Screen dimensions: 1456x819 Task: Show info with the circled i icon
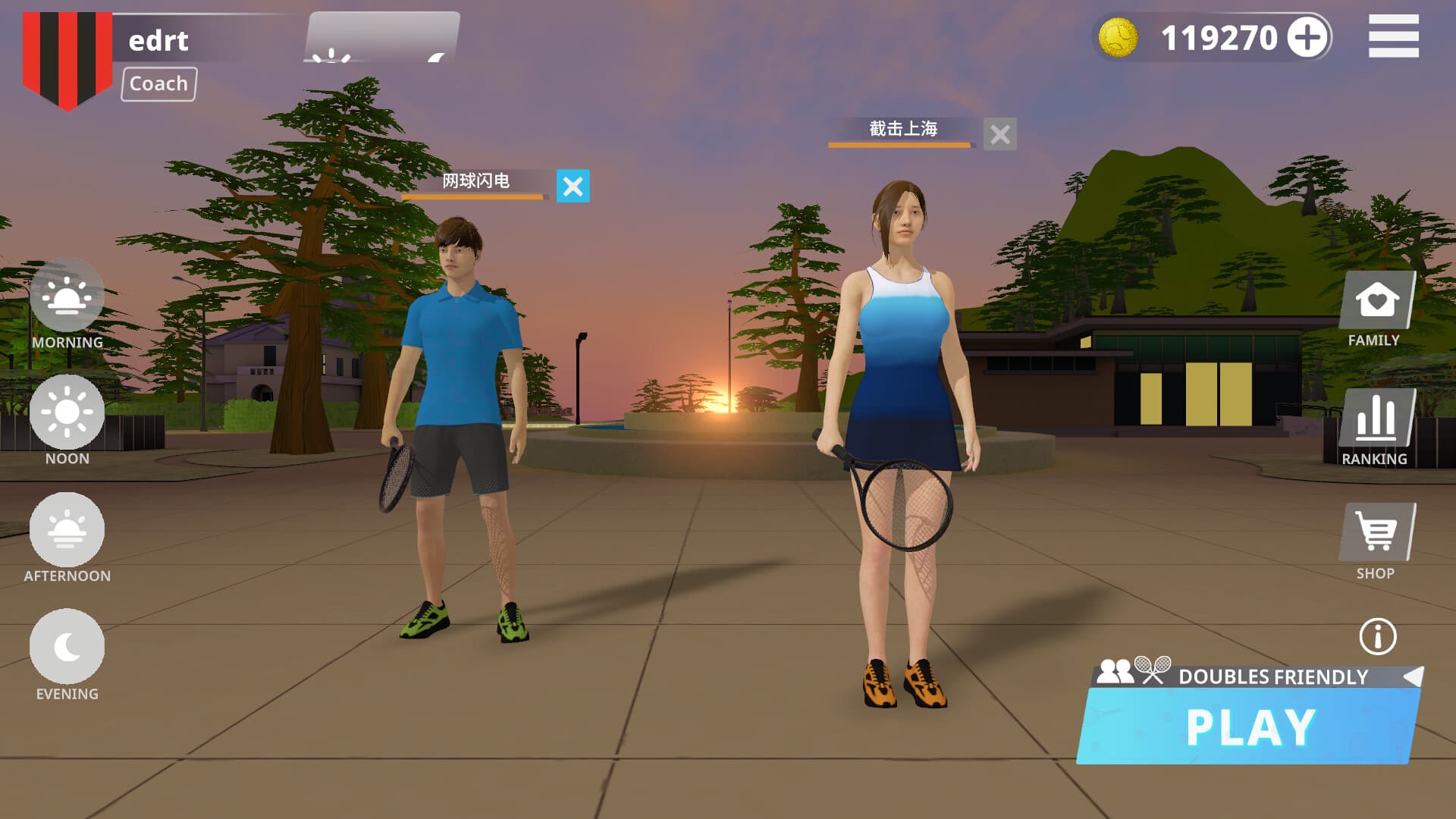[1377, 636]
